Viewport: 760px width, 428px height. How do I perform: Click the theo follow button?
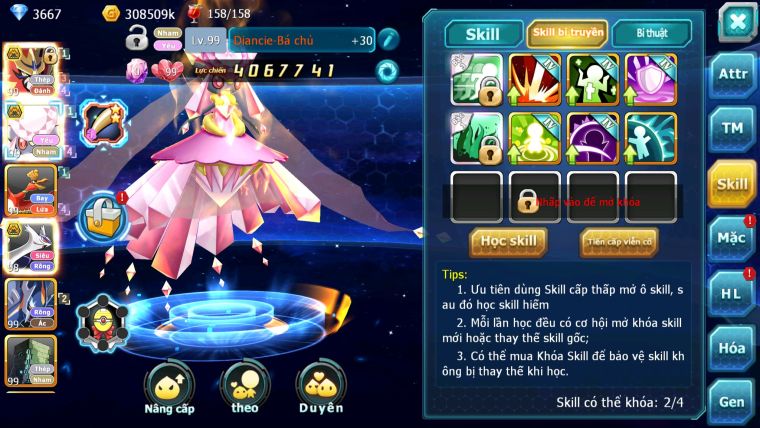(245, 388)
